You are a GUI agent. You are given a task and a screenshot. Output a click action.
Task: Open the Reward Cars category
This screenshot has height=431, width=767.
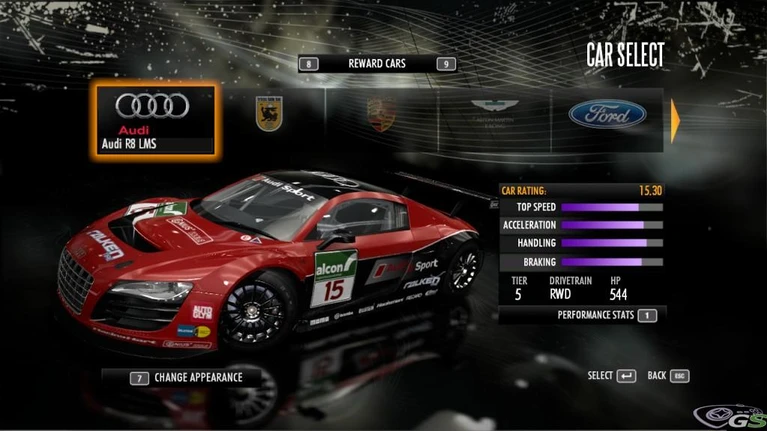(378, 64)
